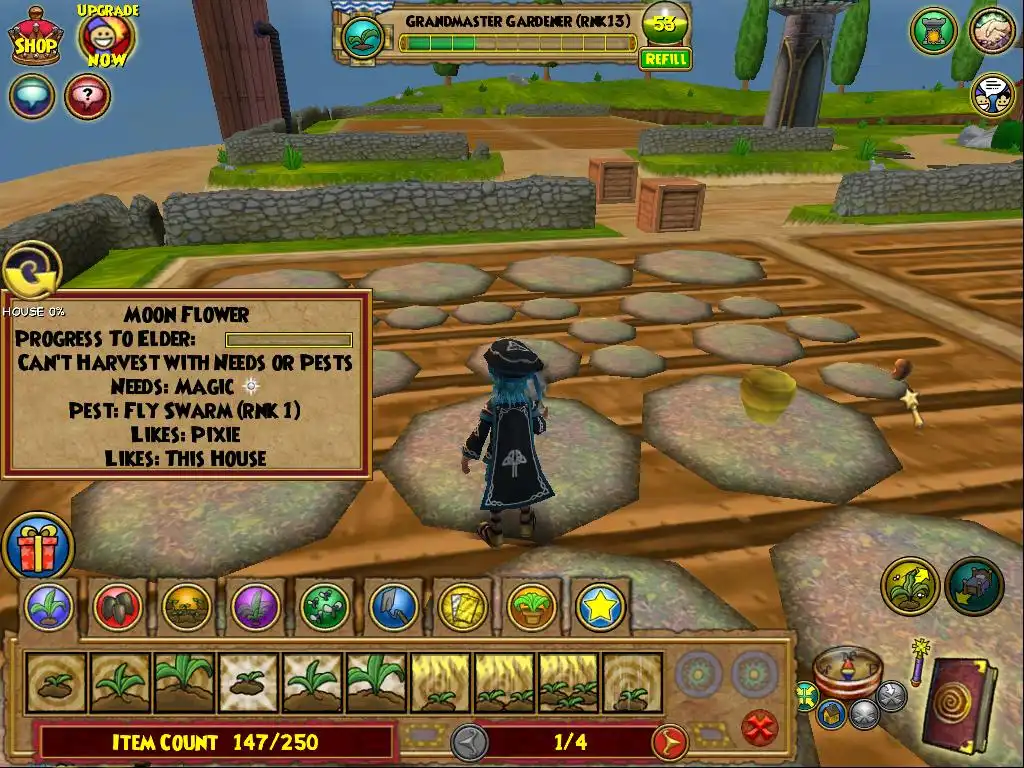Go to the previous gardening spell page
1024x768 pixels.
pos(469,742)
